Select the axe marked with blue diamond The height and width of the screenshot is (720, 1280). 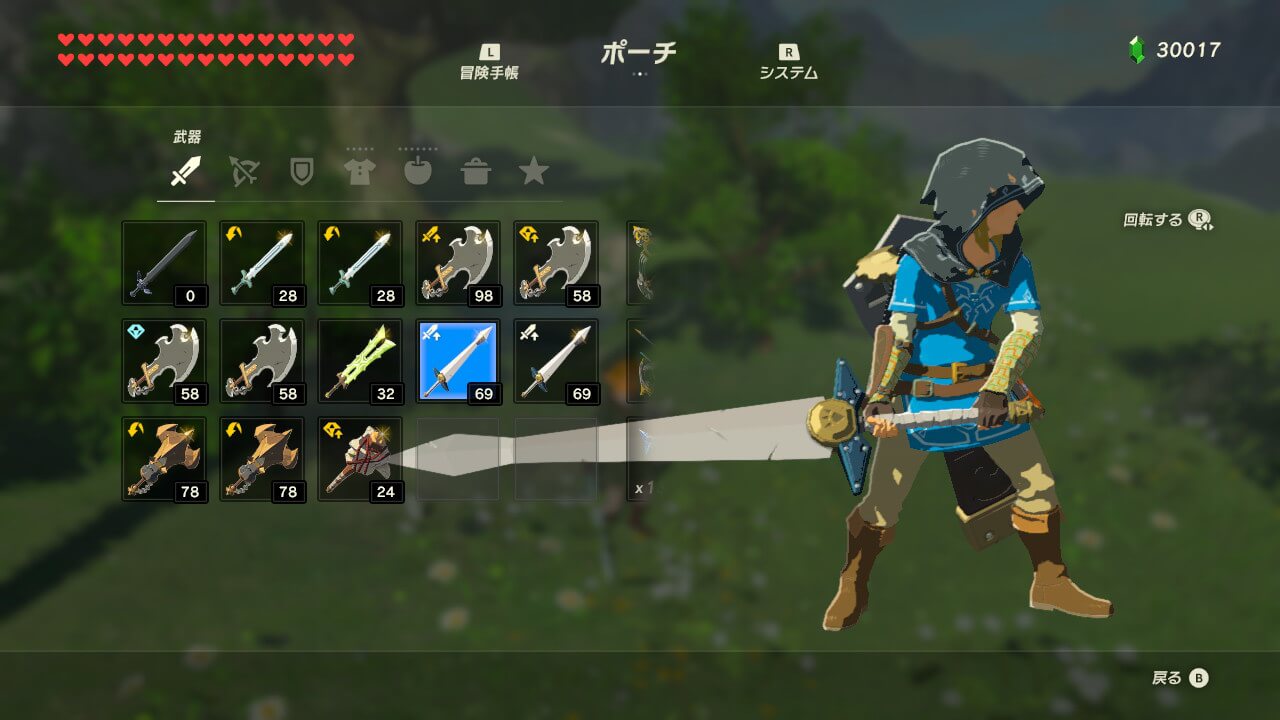[164, 361]
